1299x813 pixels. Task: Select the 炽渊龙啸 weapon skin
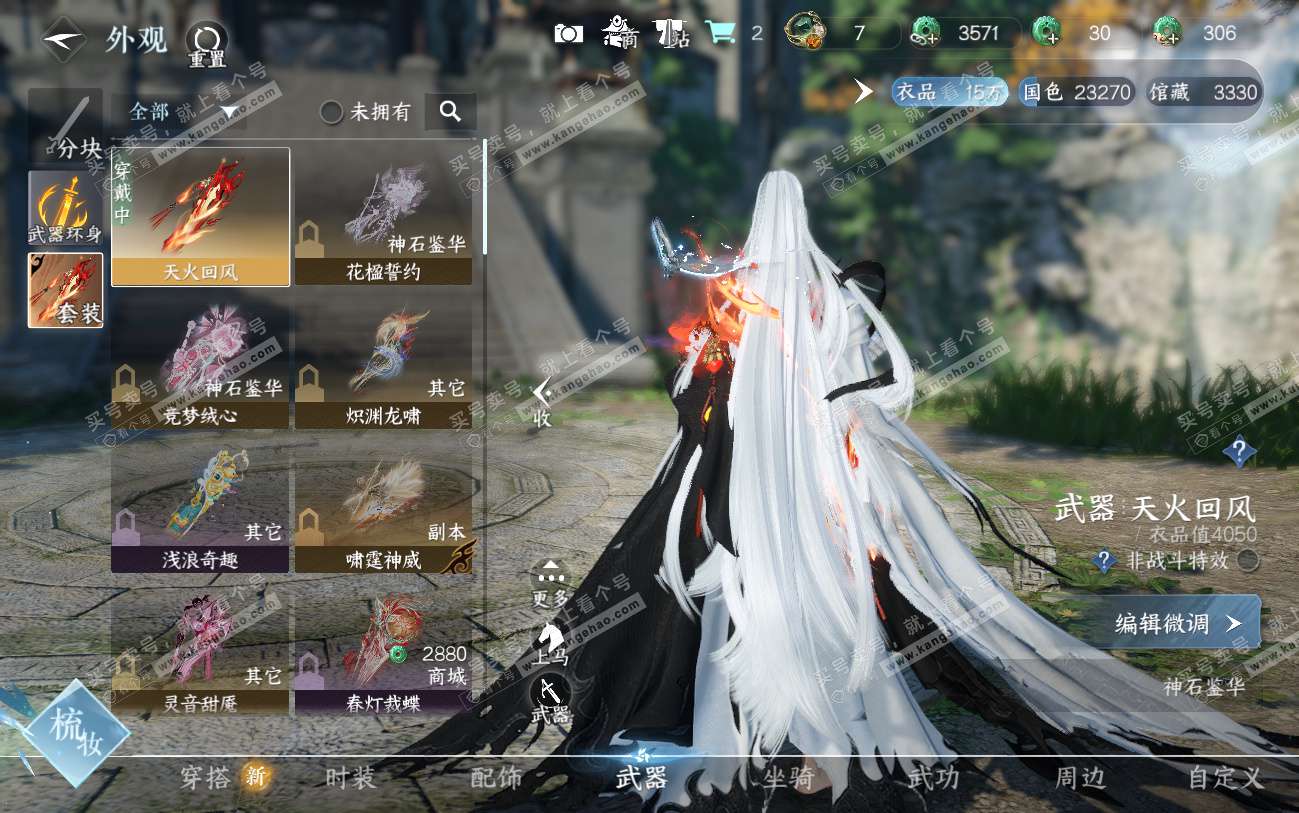(384, 361)
